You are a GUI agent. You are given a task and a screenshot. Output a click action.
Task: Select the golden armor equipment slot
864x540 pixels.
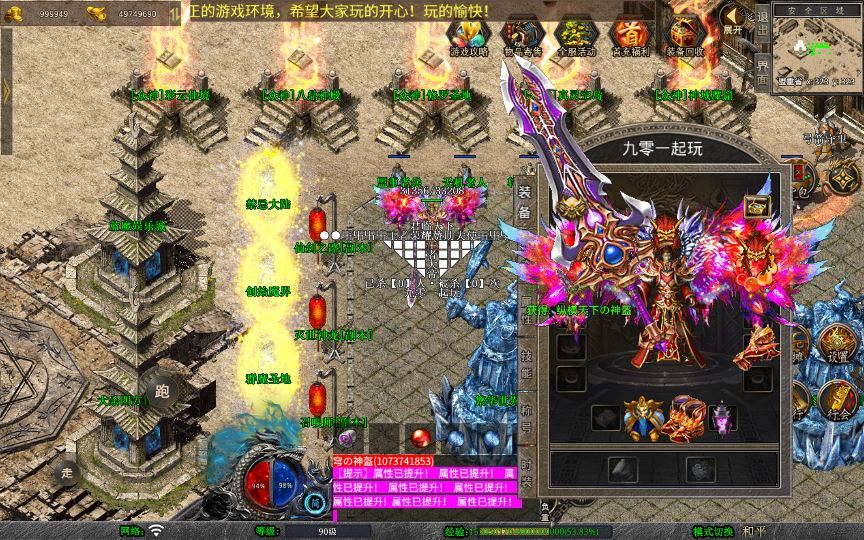(643, 418)
